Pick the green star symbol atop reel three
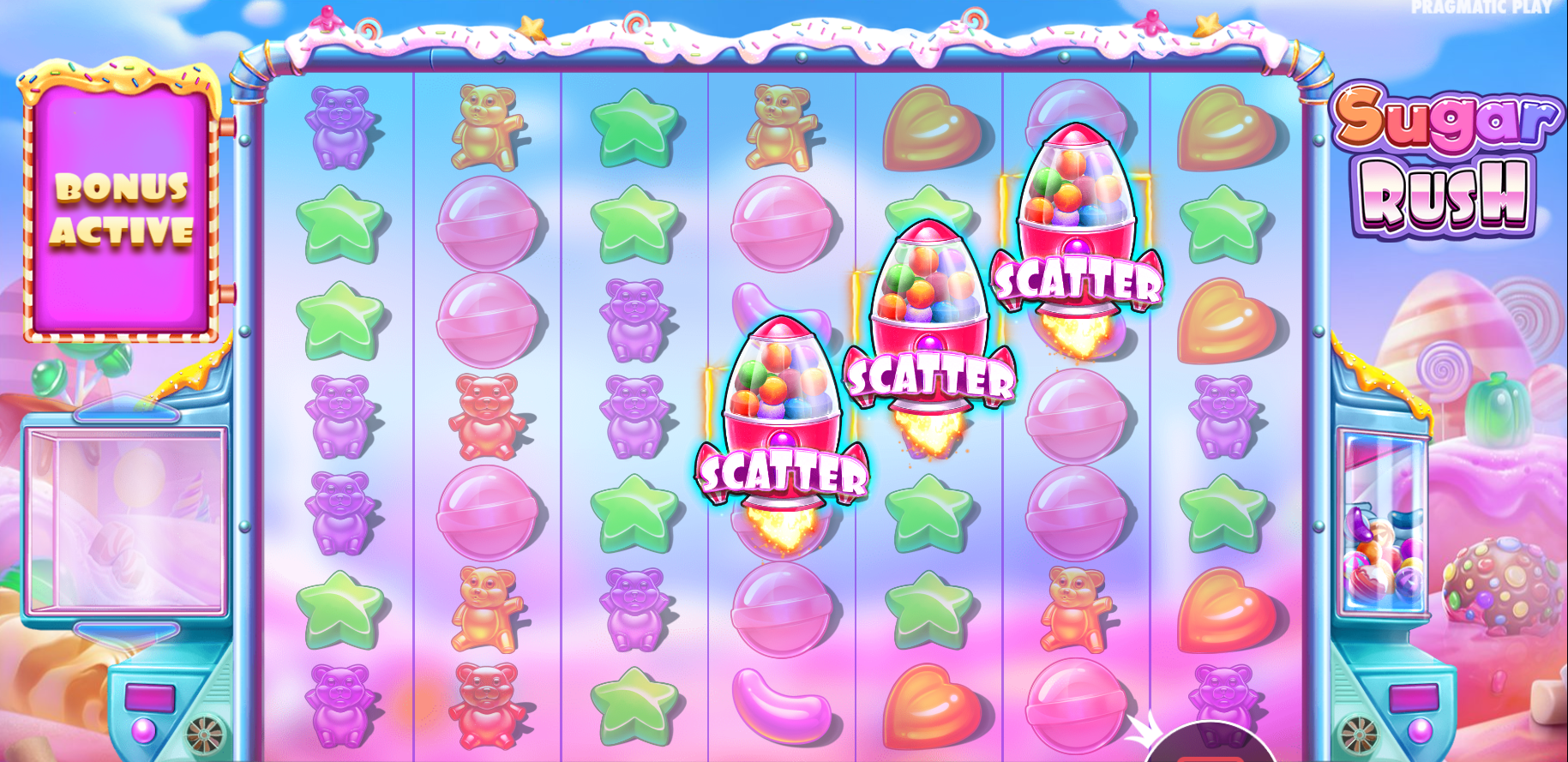The image size is (1568, 762). coord(634,129)
